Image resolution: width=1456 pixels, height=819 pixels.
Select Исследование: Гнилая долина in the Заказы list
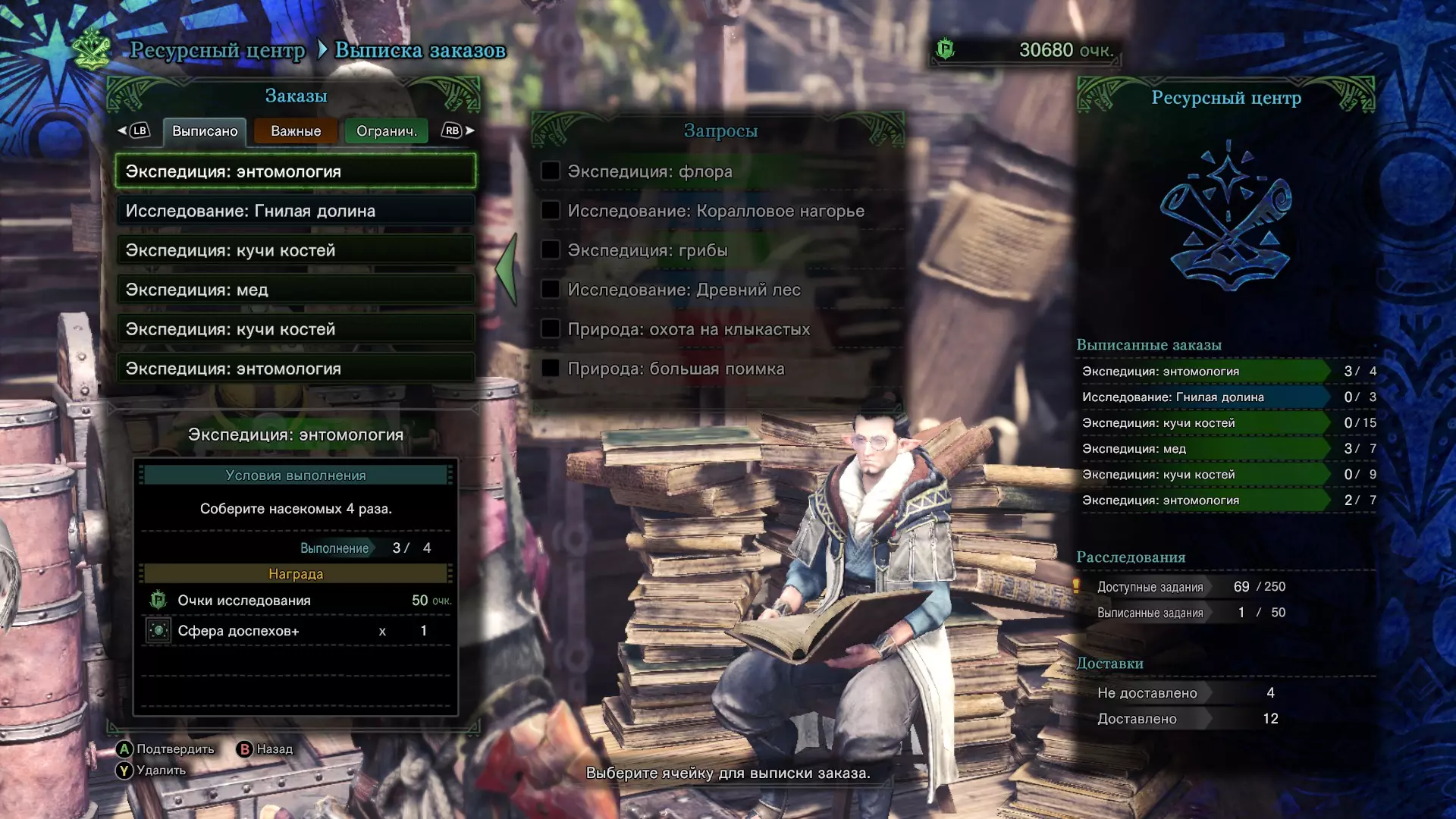pos(296,211)
